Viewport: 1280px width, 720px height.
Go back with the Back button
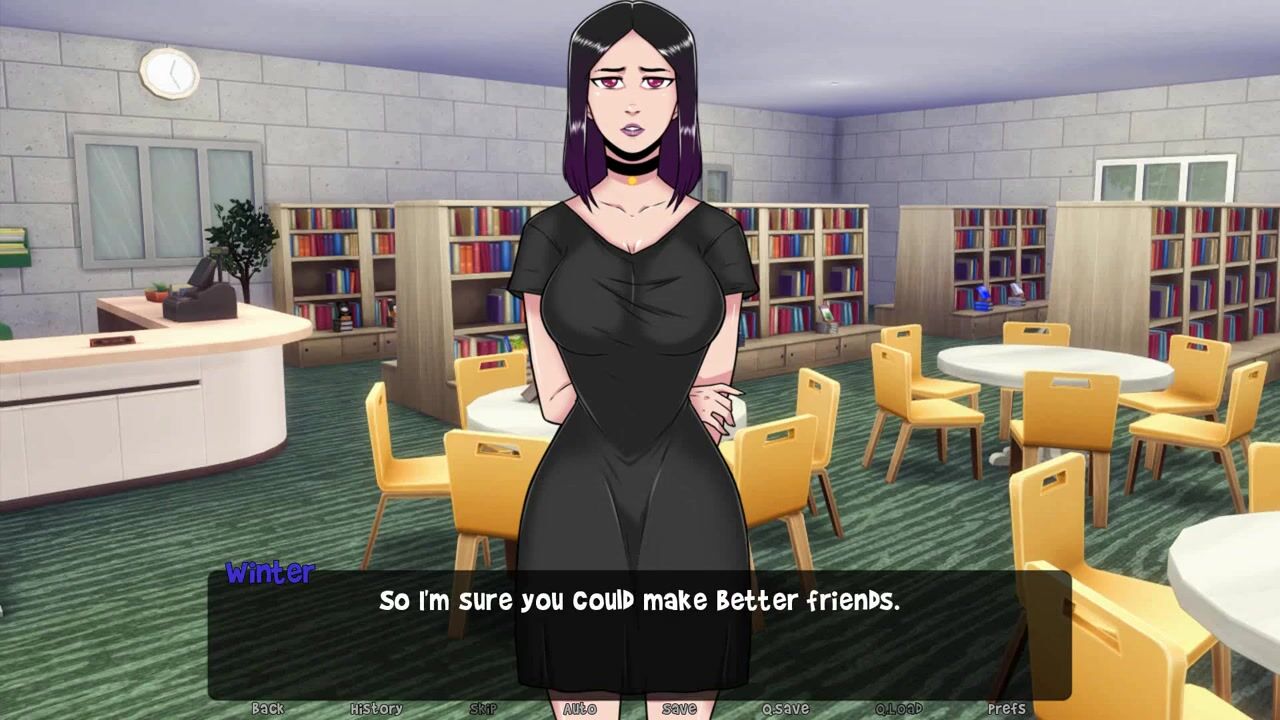click(267, 708)
